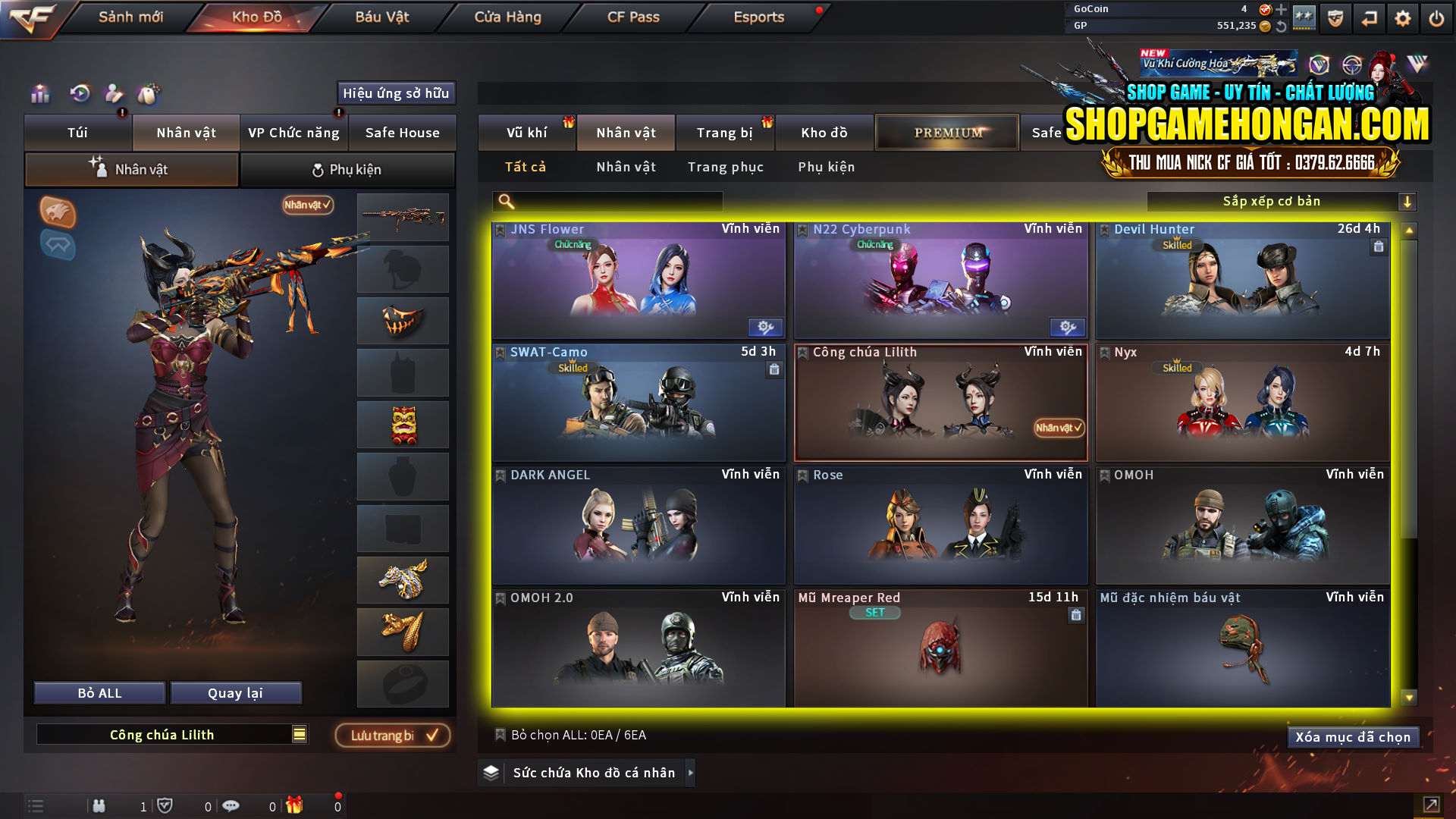Screen dimensions: 1456x819
Task: Click the return arrow icon near settings
Action: point(1369,17)
